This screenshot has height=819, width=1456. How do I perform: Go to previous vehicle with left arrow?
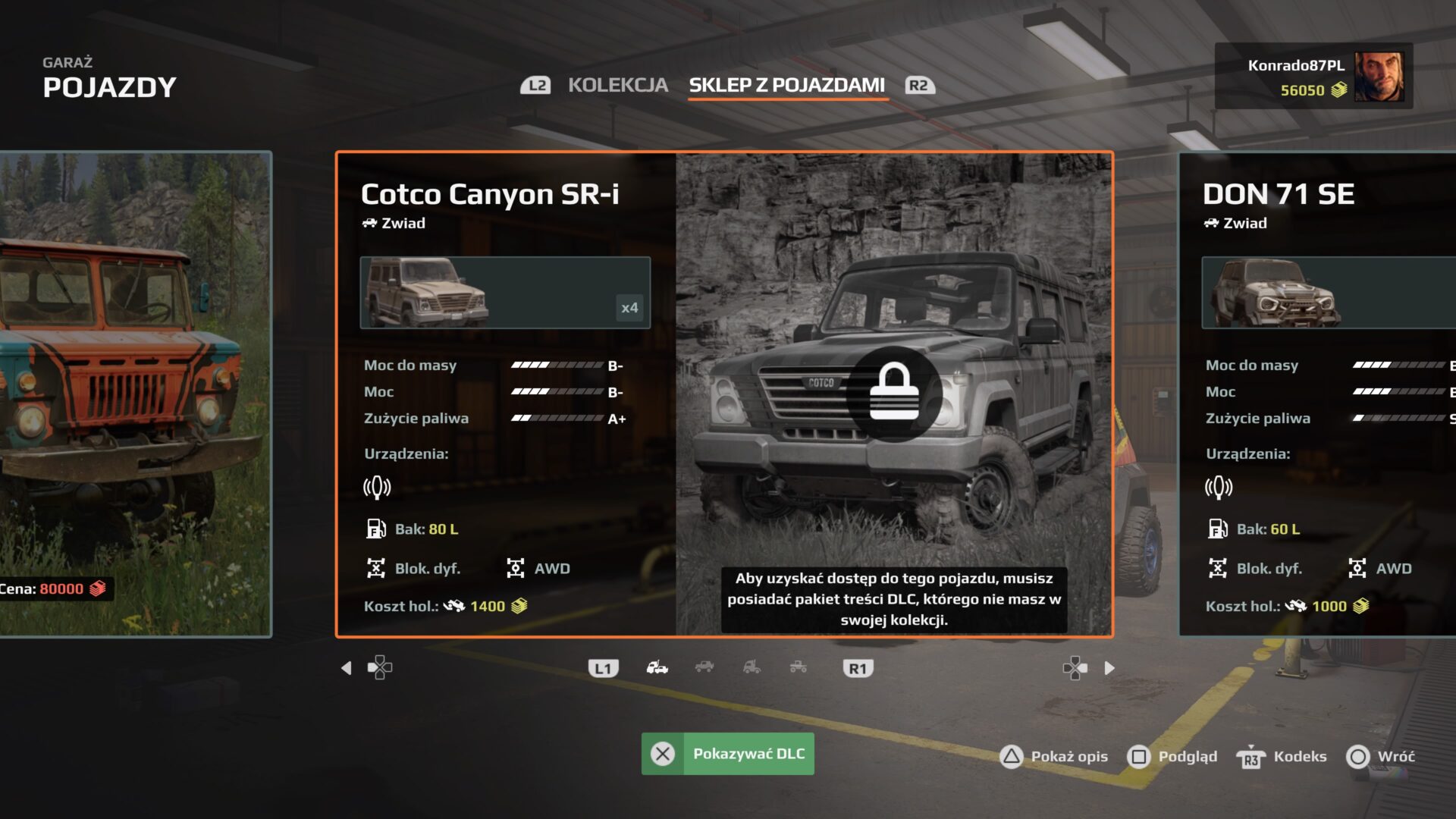point(347,668)
